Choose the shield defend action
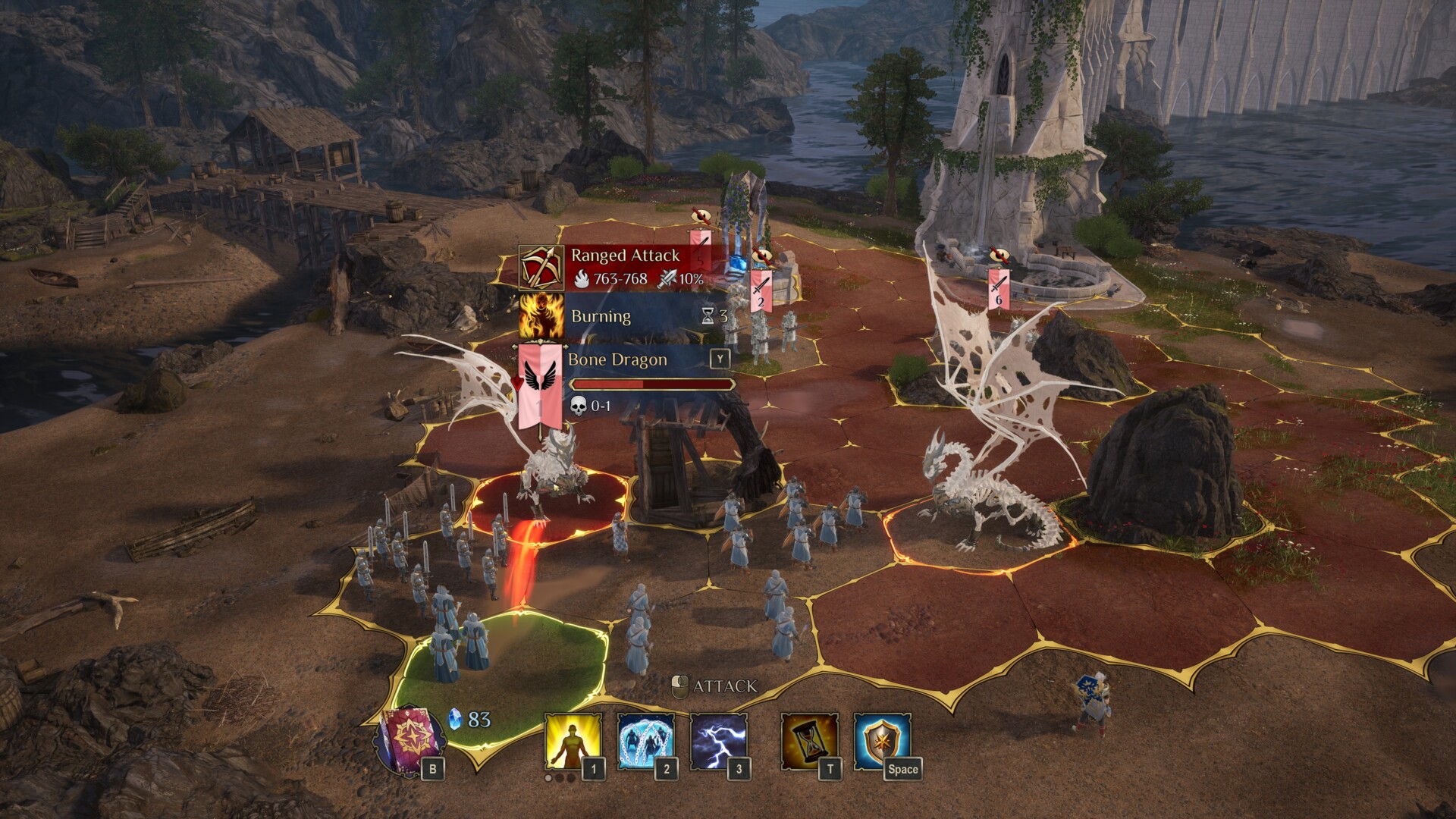Image resolution: width=1456 pixels, height=819 pixels. 882,741
